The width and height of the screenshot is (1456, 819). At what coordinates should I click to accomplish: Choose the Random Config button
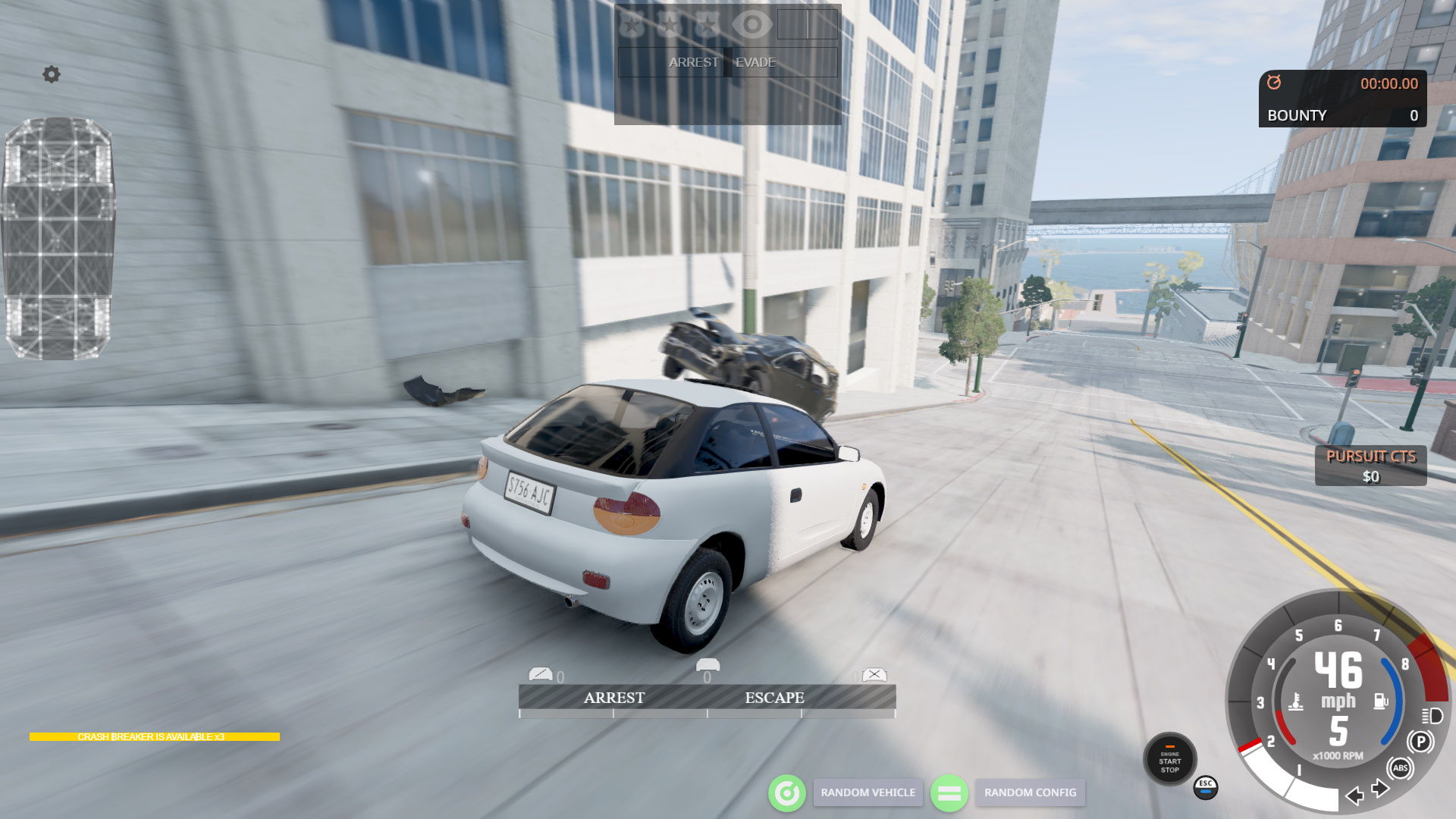tap(1030, 792)
